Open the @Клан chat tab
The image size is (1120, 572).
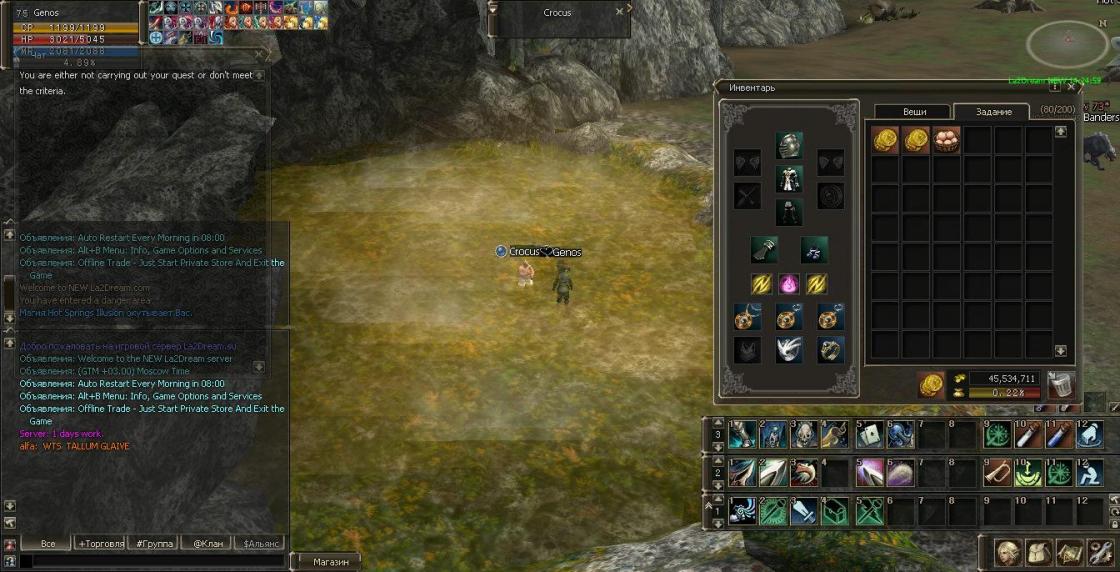pyautogui.click(x=207, y=543)
